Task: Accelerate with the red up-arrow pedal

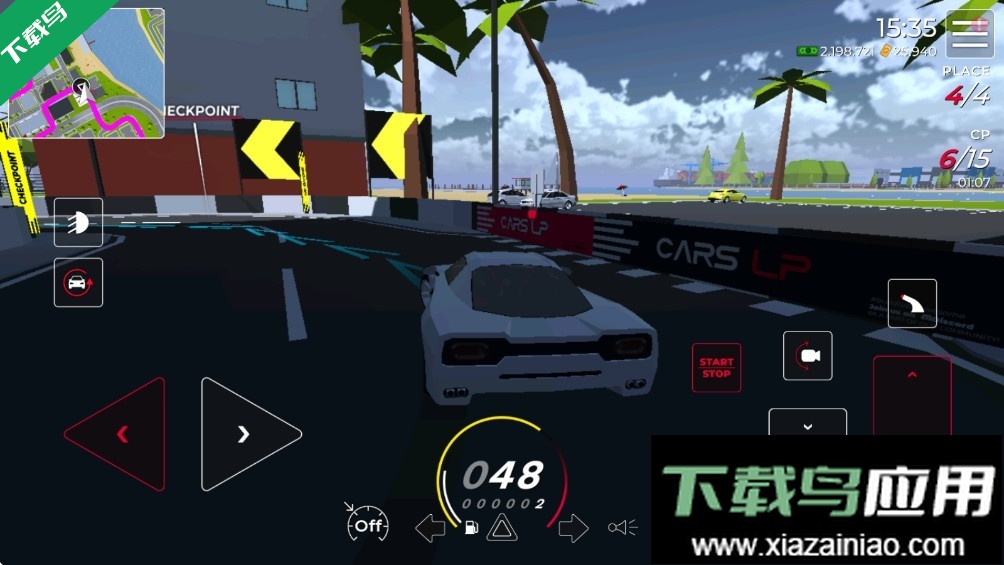Action: (x=911, y=395)
